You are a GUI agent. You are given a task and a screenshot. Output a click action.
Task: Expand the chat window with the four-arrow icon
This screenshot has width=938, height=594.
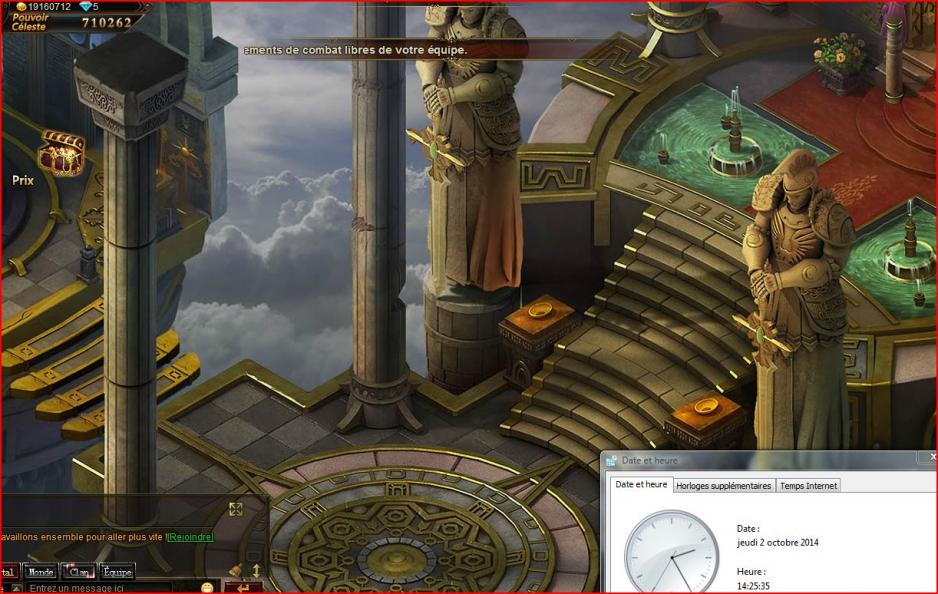[236, 509]
